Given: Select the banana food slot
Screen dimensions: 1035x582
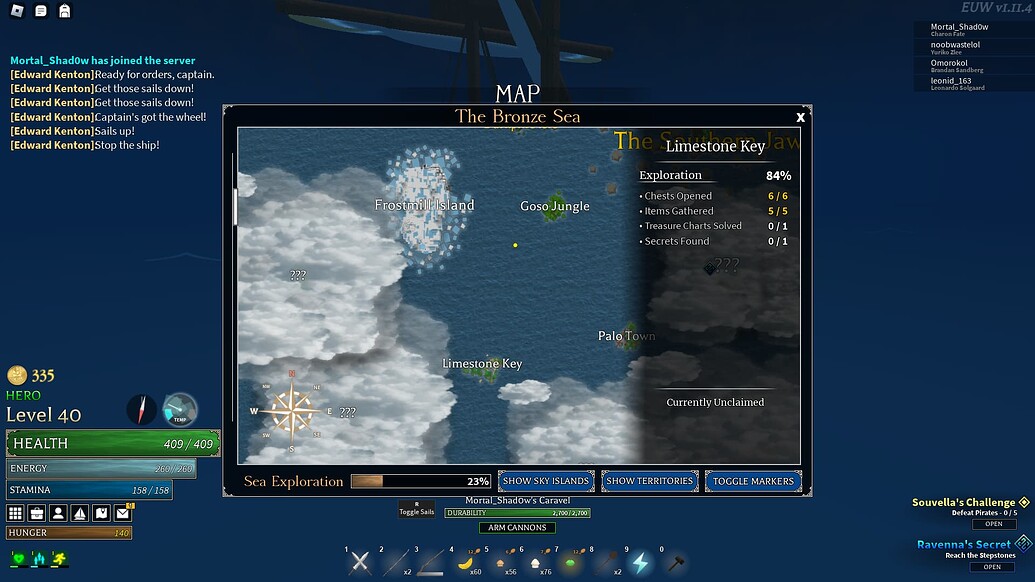Looking at the screenshot, I should [x=465, y=562].
